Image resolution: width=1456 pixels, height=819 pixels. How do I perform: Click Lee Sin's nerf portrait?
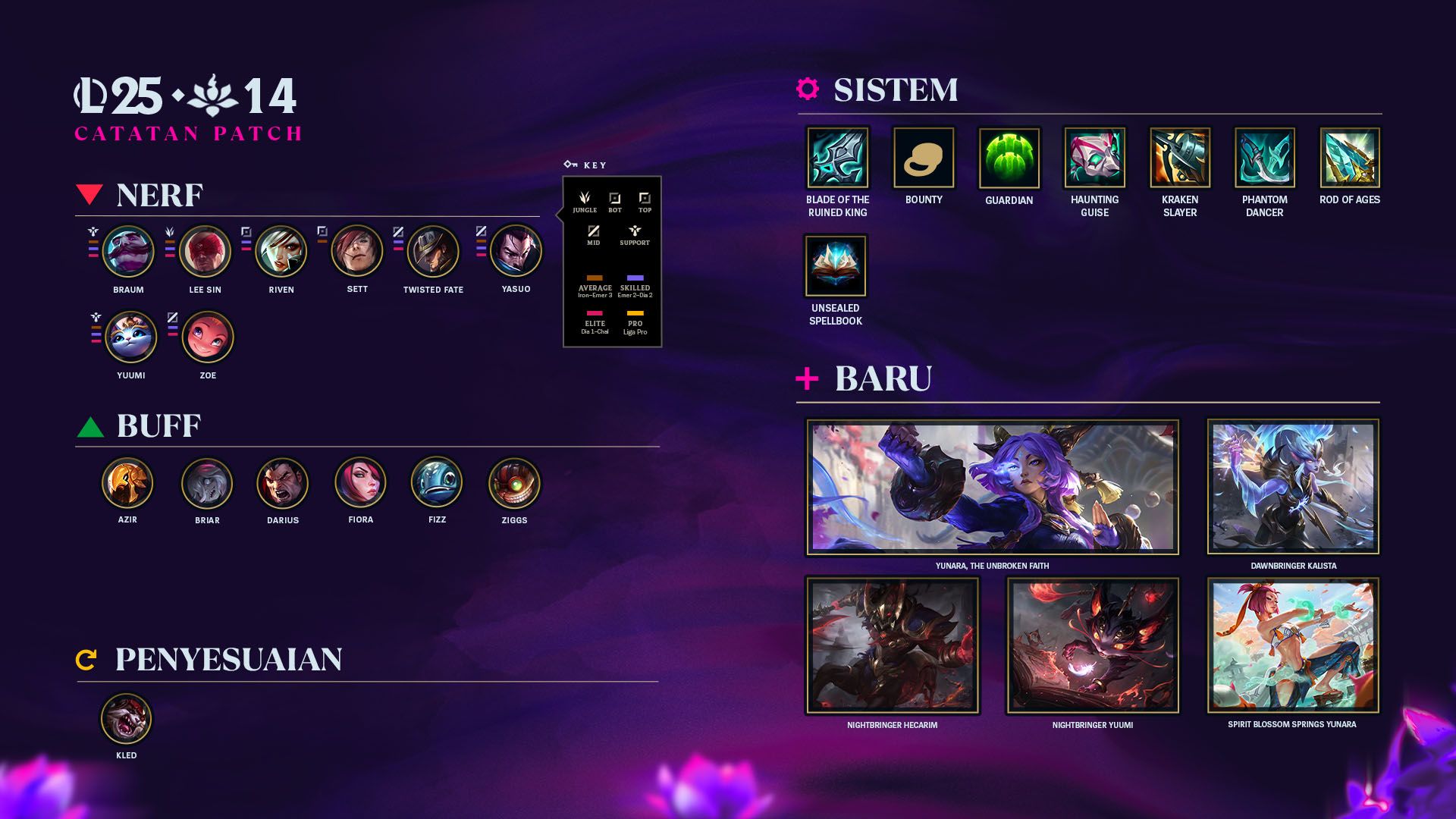pos(205,252)
